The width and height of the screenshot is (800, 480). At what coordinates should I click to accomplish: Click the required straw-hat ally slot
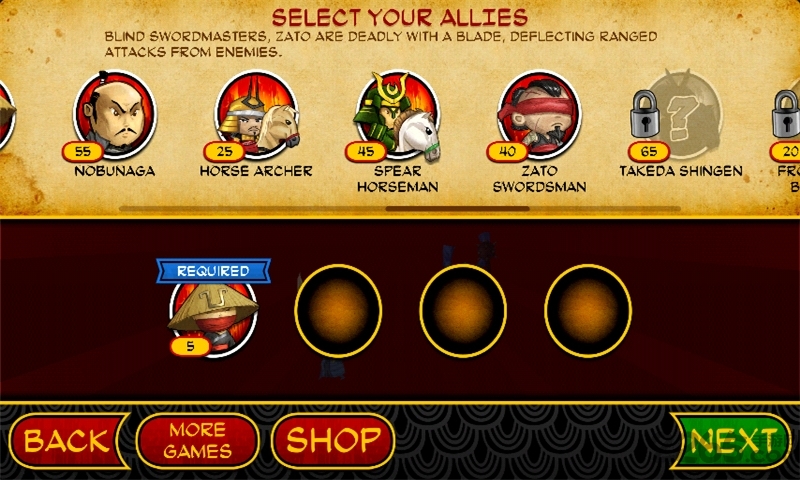tap(213, 312)
